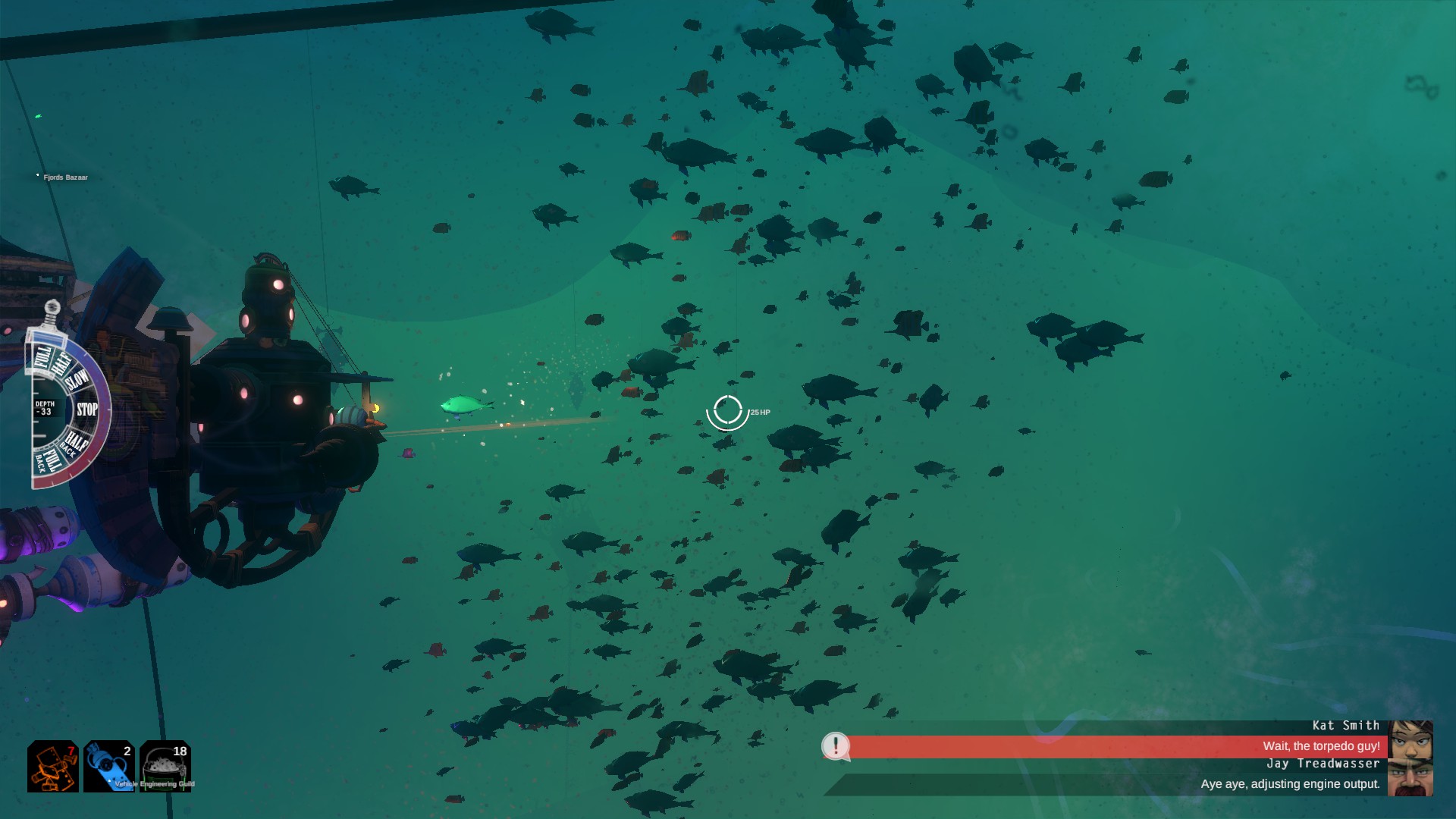
Task: Open the Vehicle Engineering Guild food bucket icon
Action: tap(165, 768)
